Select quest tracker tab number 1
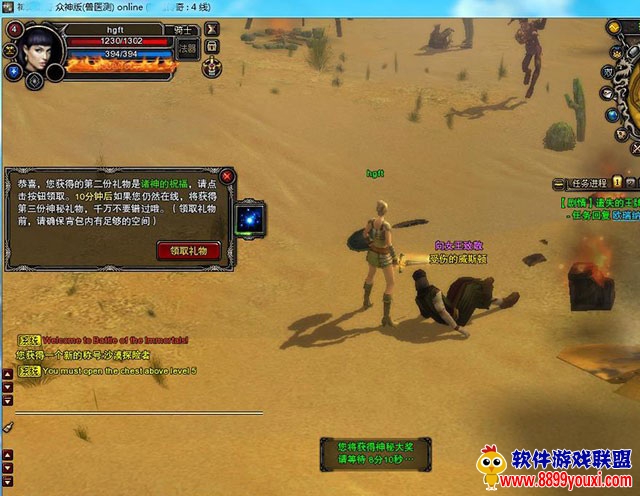This screenshot has height=496, width=640. pos(618,182)
